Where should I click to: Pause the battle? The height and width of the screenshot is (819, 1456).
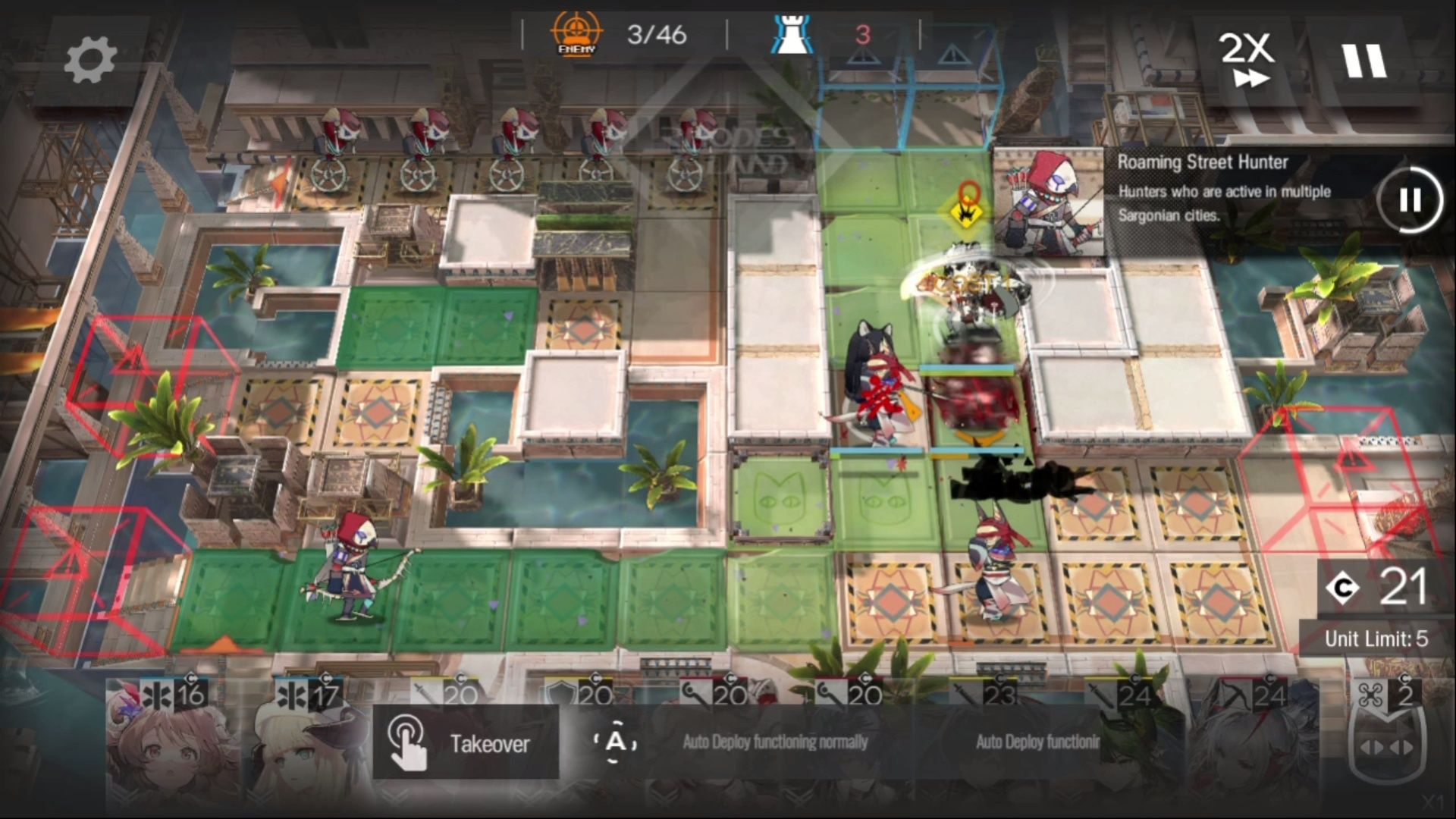[1364, 61]
